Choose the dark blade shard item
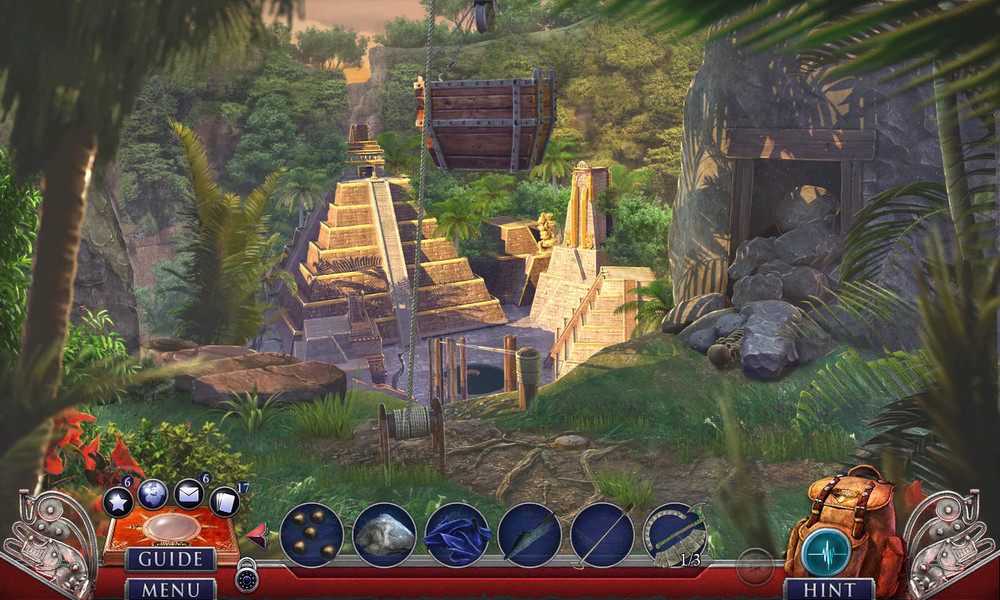The height and width of the screenshot is (600, 1000). click(530, 535)
